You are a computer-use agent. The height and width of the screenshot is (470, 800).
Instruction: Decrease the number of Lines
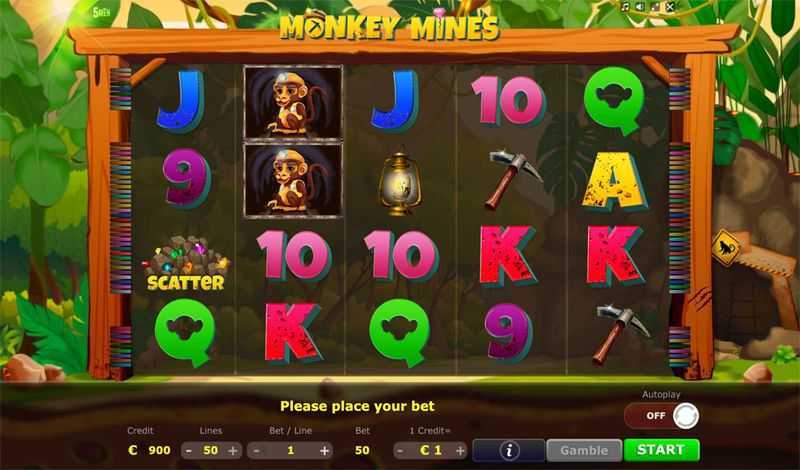(187, 450)
